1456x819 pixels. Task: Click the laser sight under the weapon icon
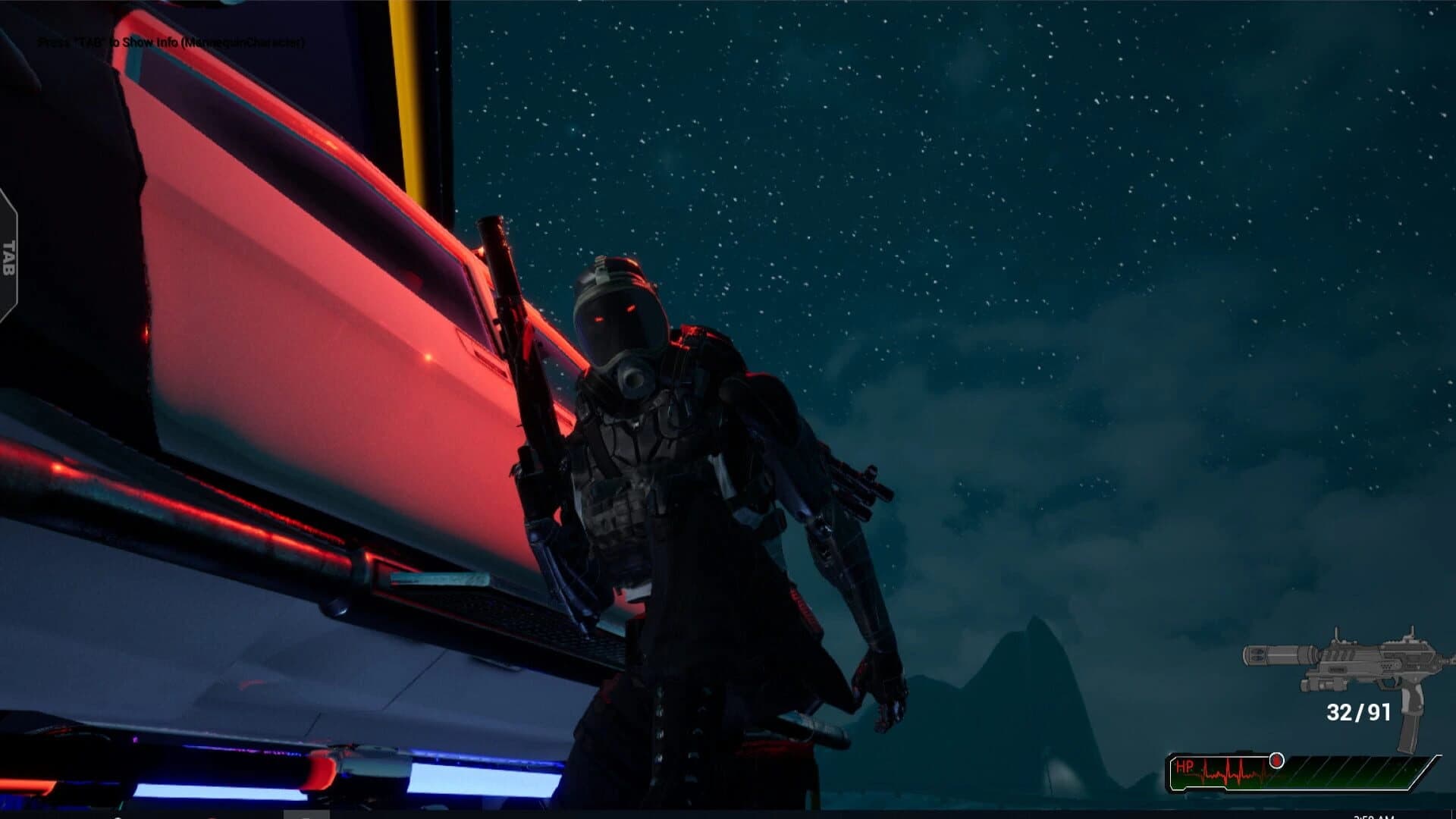(1323, 684)
